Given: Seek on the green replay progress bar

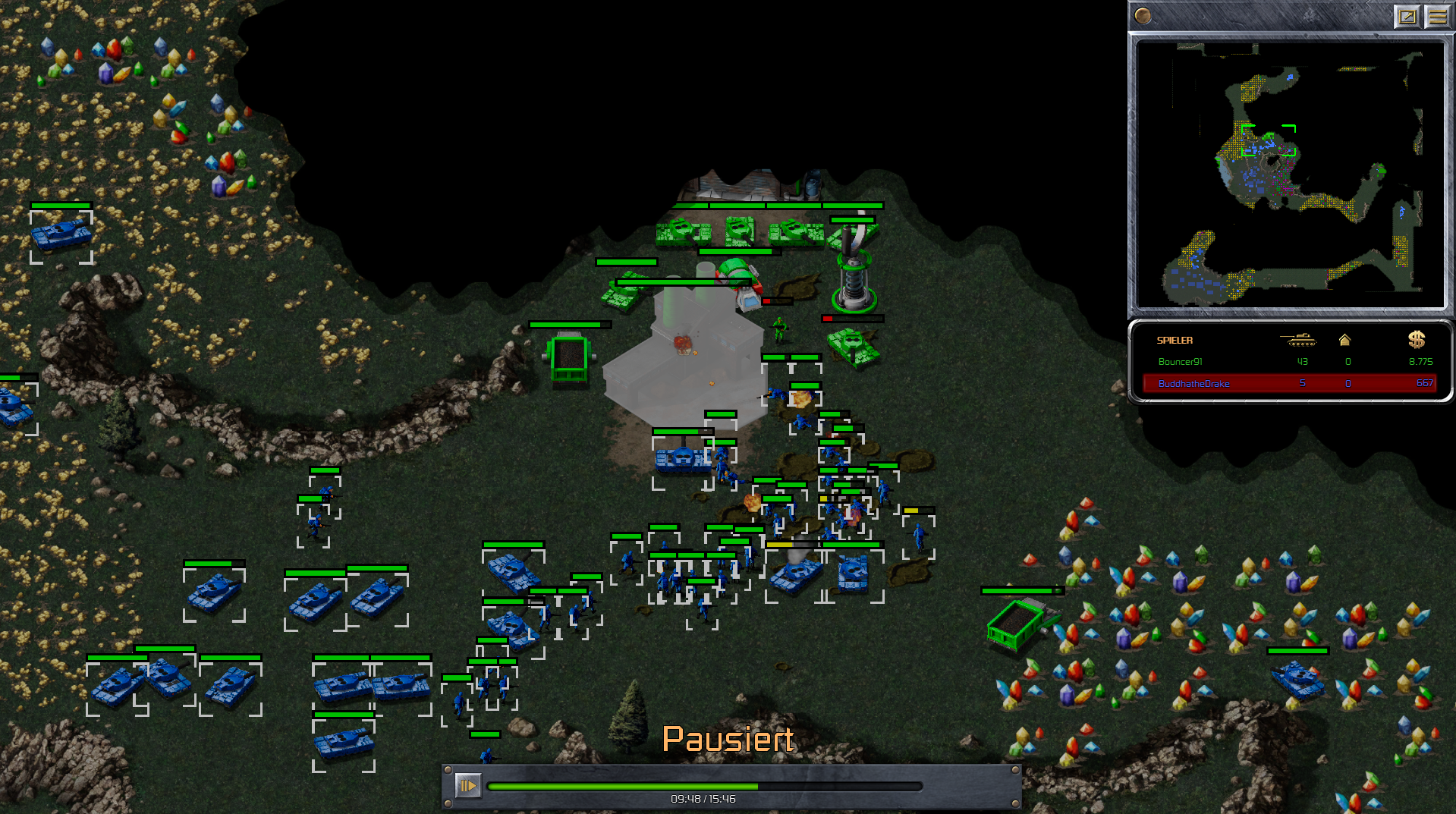Looking at the screenshot, I should tap(704, 787).
